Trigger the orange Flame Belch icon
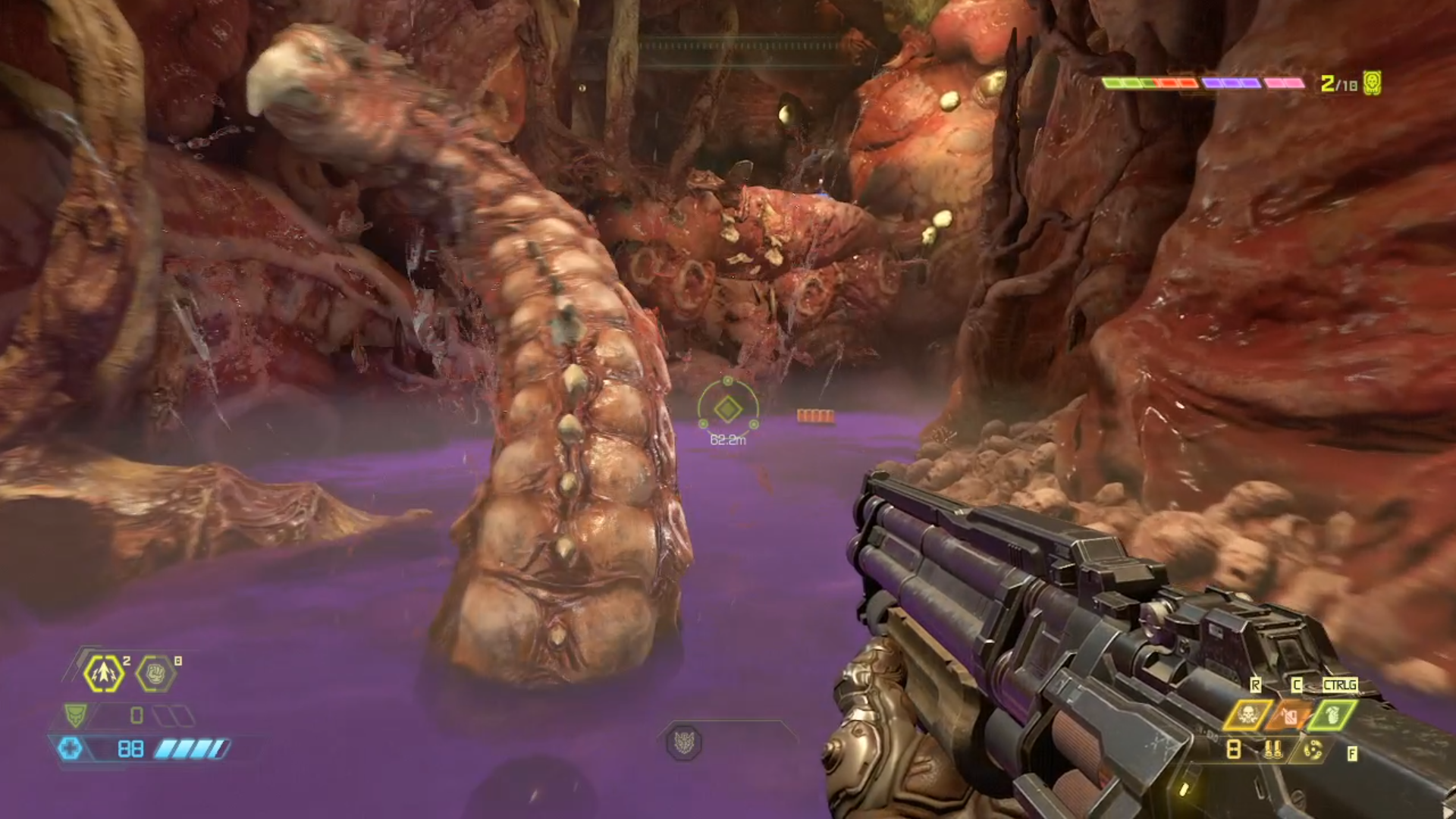The height and width of the screenshot is (819, 1456). [x=1290, y=714]
